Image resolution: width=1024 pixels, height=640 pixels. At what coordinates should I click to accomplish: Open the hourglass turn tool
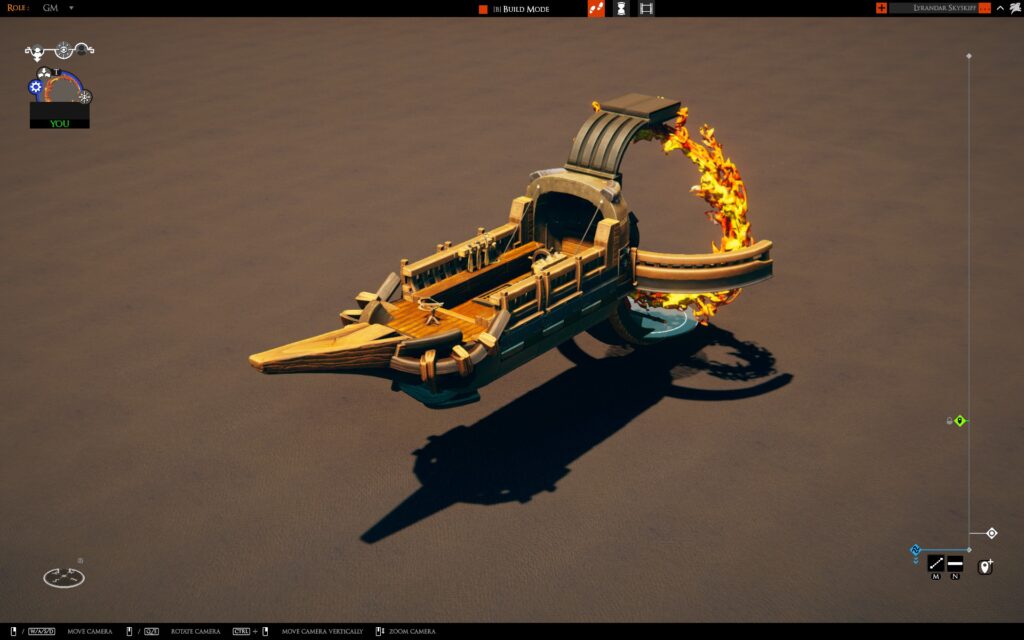tap(621, 9)
